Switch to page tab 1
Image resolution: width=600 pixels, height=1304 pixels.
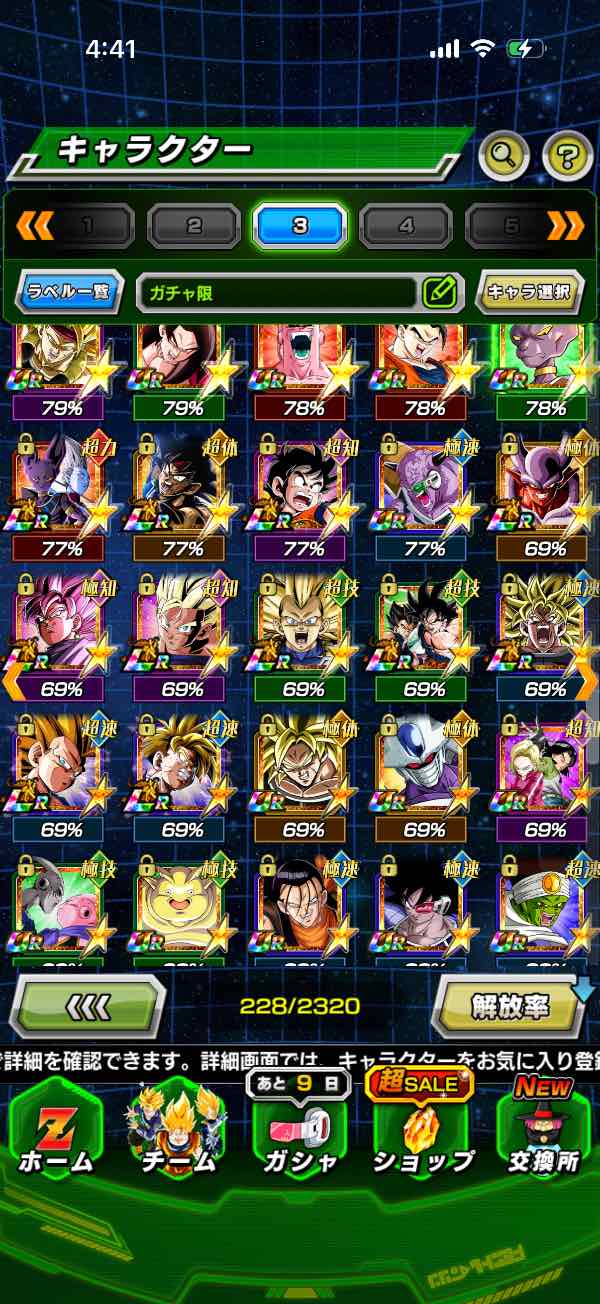pos(88,227)
